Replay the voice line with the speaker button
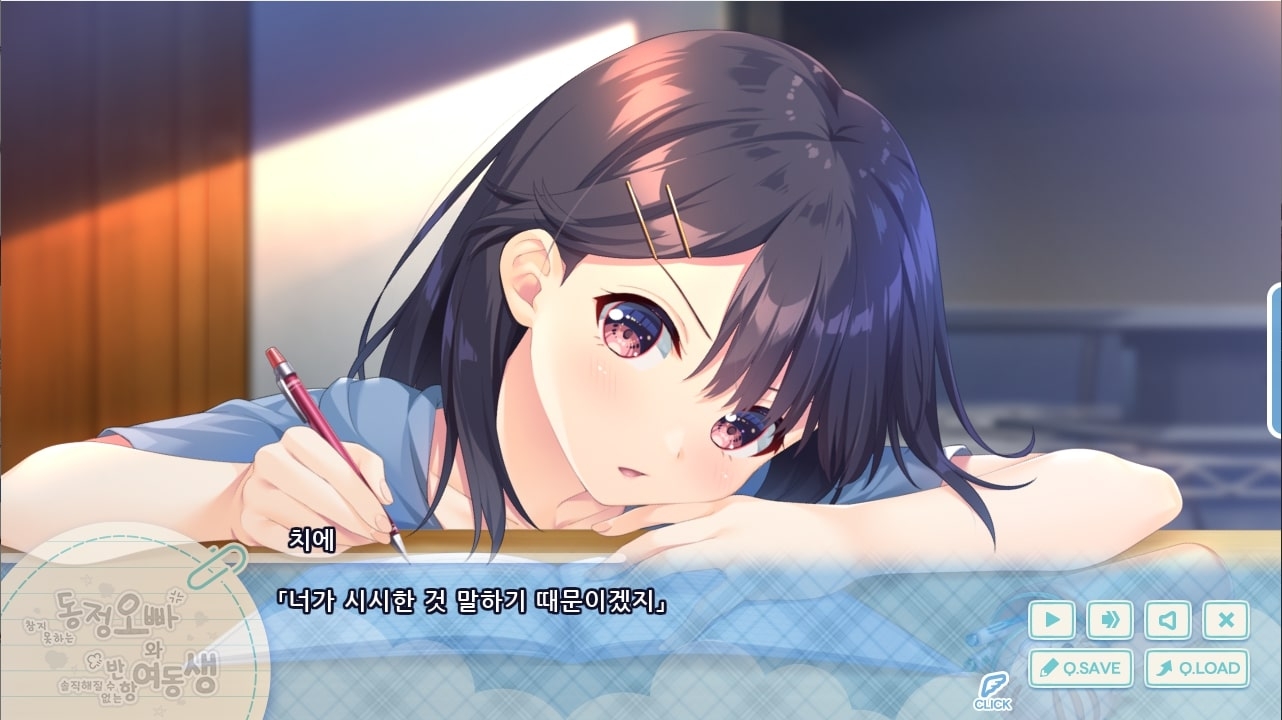The width and height of the screenshot is (1282, 720). (x=1168, y=620)
